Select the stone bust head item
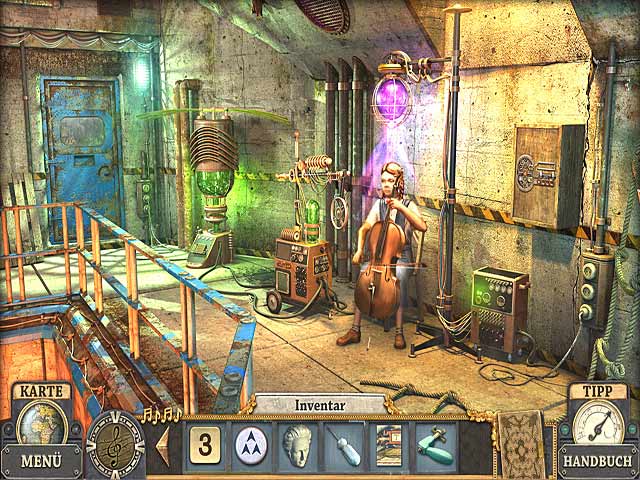This screenshot has height=480, width=640. click(297, 444)
